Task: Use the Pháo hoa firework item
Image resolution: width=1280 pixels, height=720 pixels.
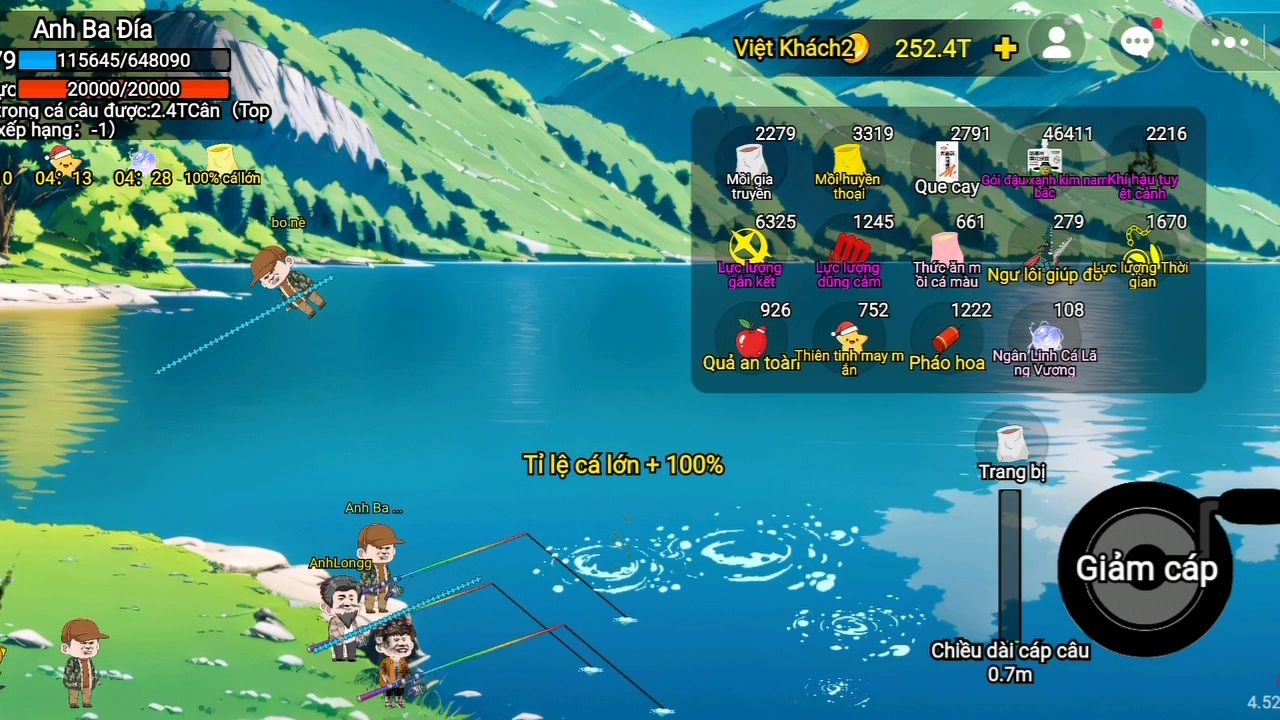Action: [x=946, y=340]
